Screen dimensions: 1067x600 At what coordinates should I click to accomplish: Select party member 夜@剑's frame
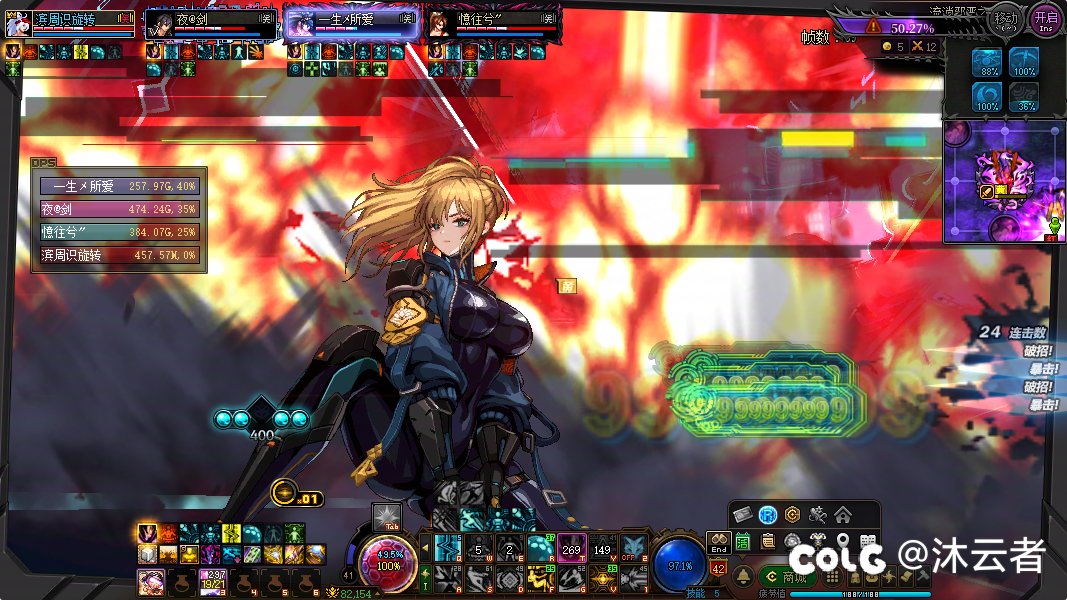pyautogui.click(x=210, y=23)
